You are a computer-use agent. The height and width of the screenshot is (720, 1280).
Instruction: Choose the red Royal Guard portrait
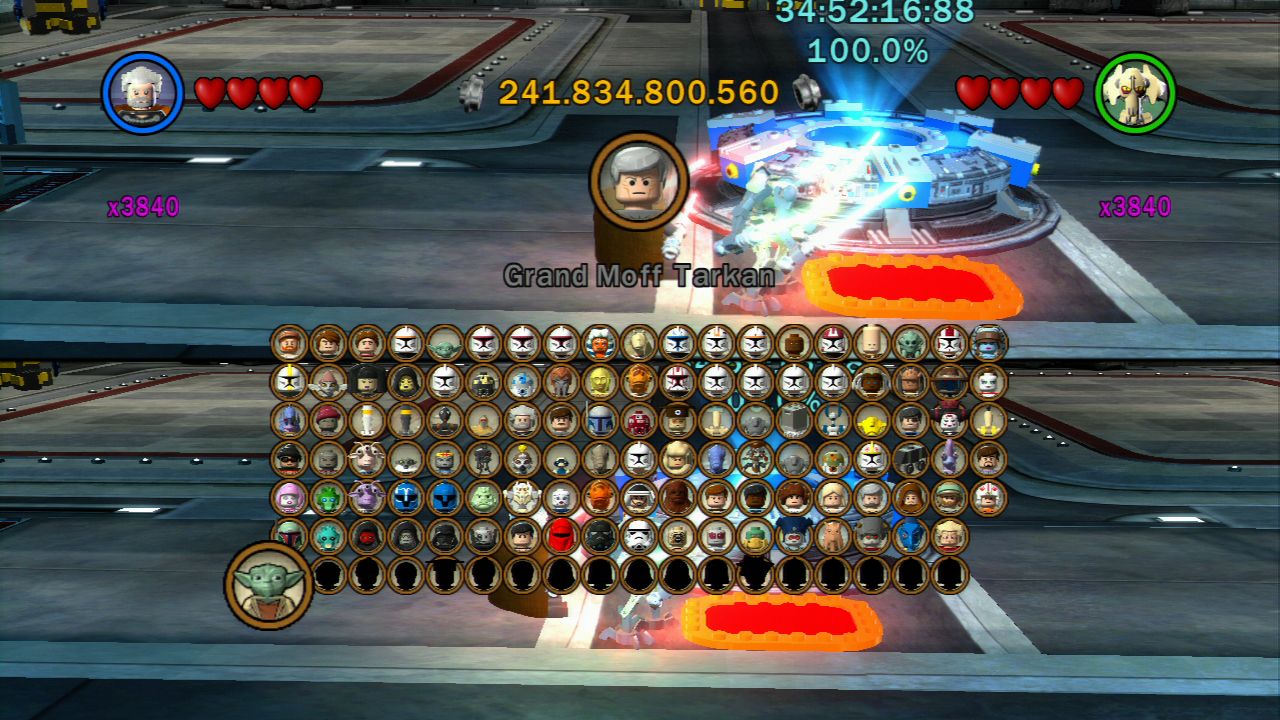559,537
